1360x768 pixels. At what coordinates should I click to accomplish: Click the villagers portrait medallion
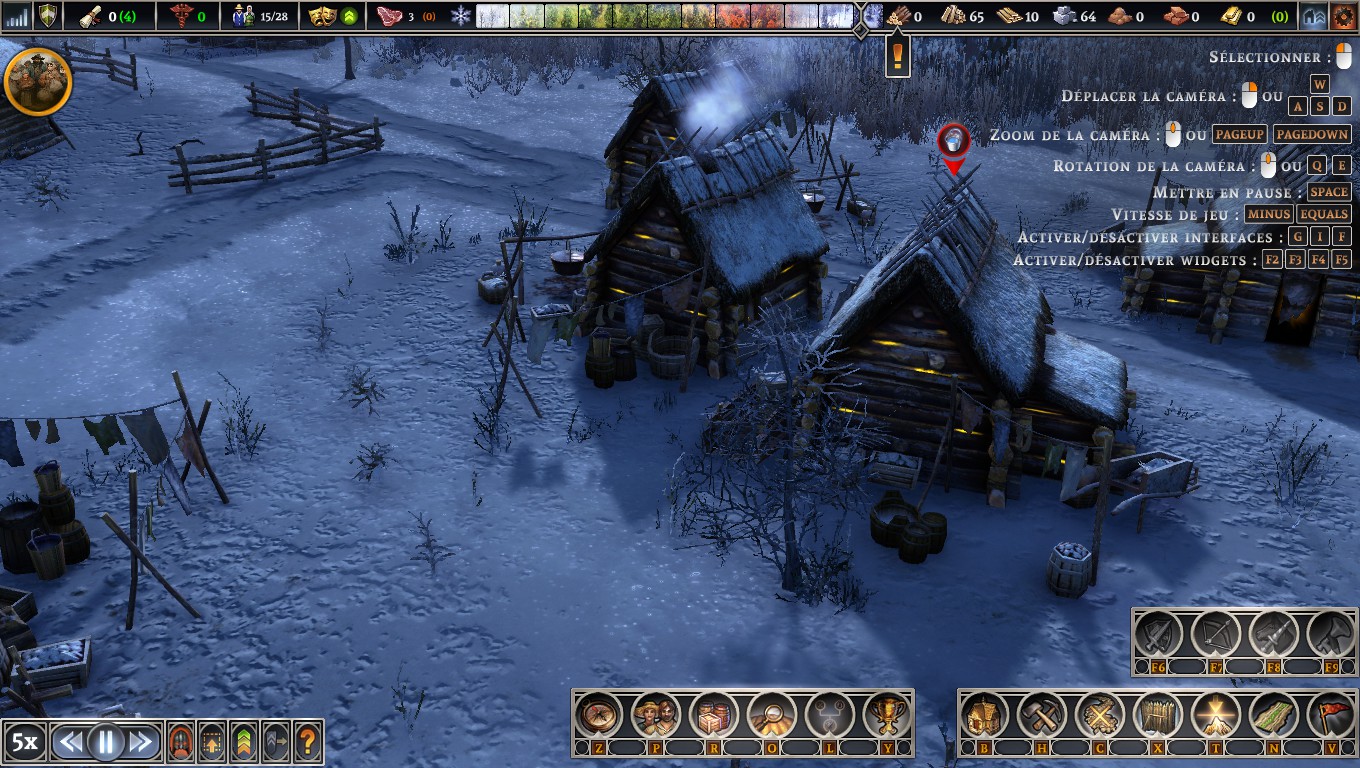(x=38, y=81)
